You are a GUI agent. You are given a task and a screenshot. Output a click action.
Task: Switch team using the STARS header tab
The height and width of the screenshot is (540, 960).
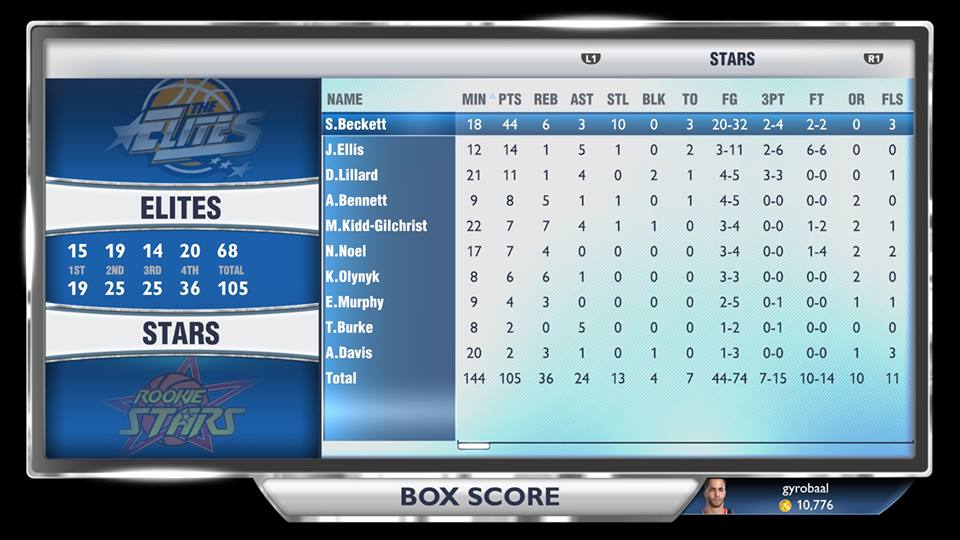tap(732, 59)
